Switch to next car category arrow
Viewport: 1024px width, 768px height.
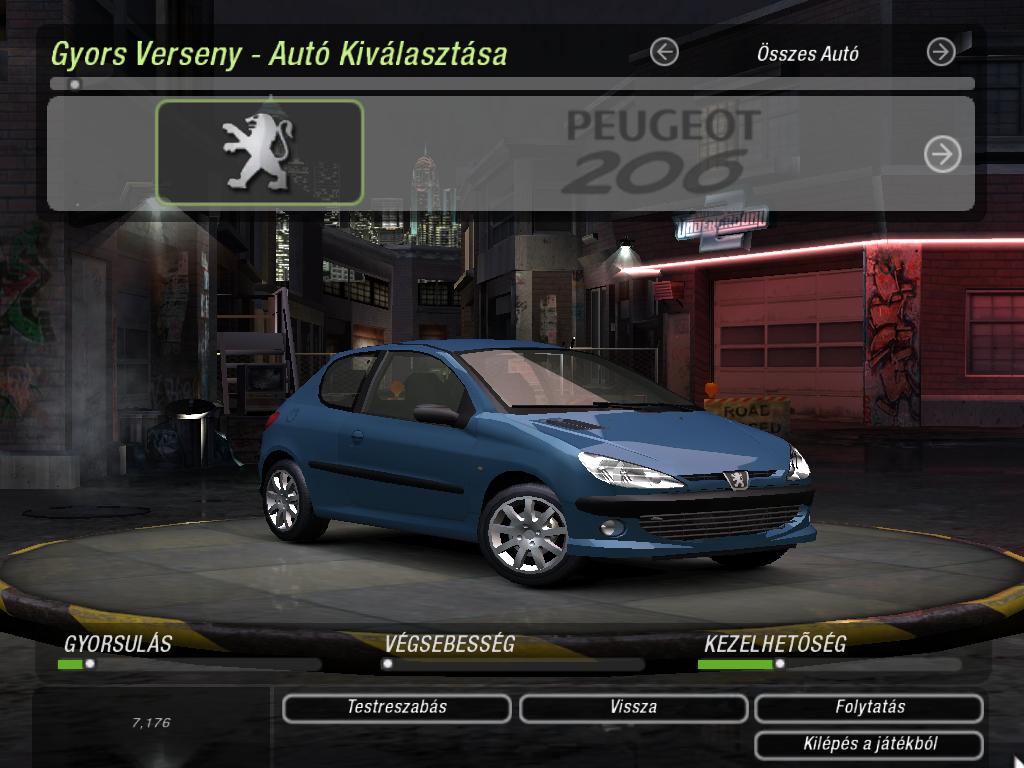coord(941,52)
